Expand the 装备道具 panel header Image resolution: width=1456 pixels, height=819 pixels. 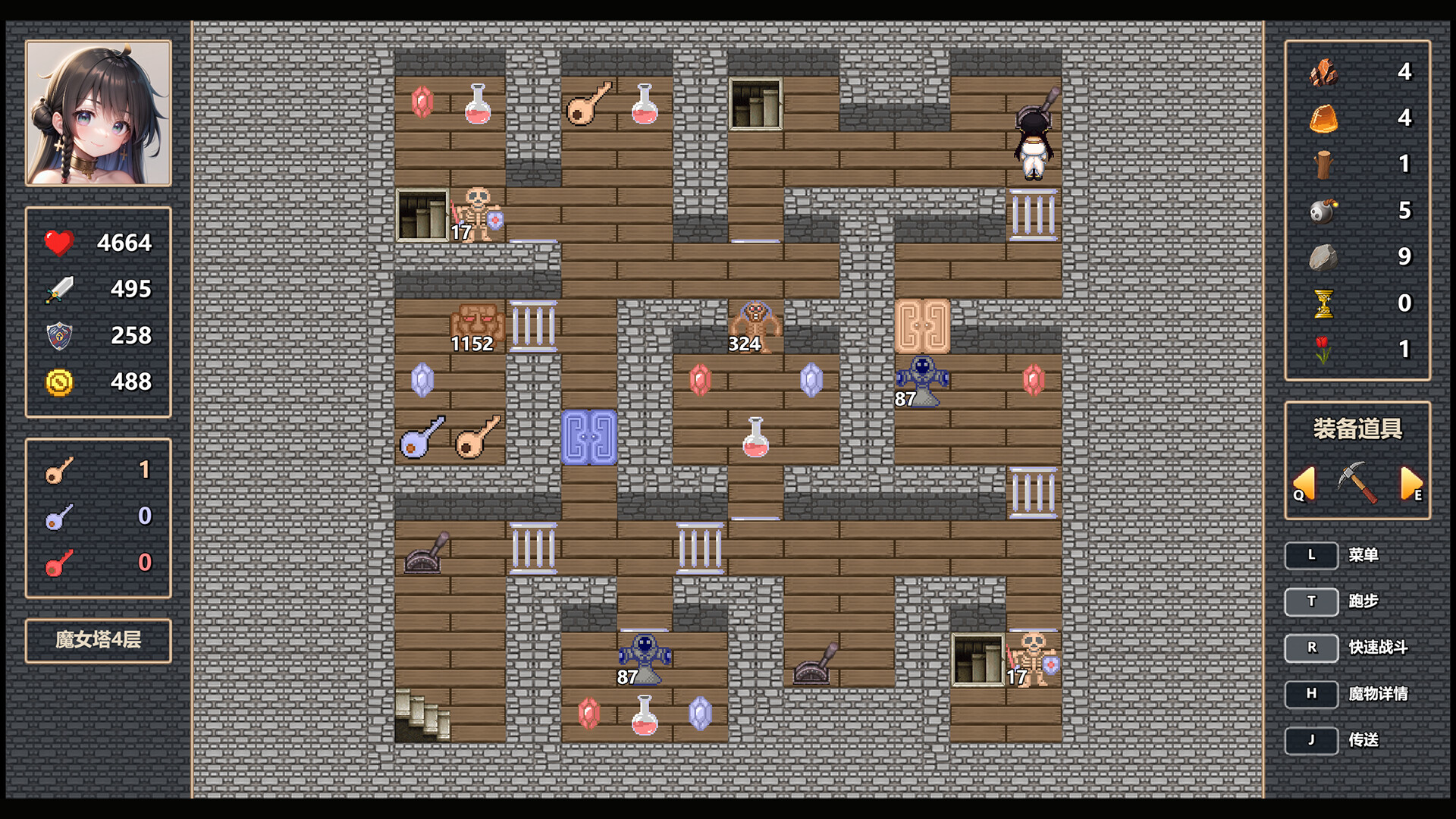tap(1357, 430)
